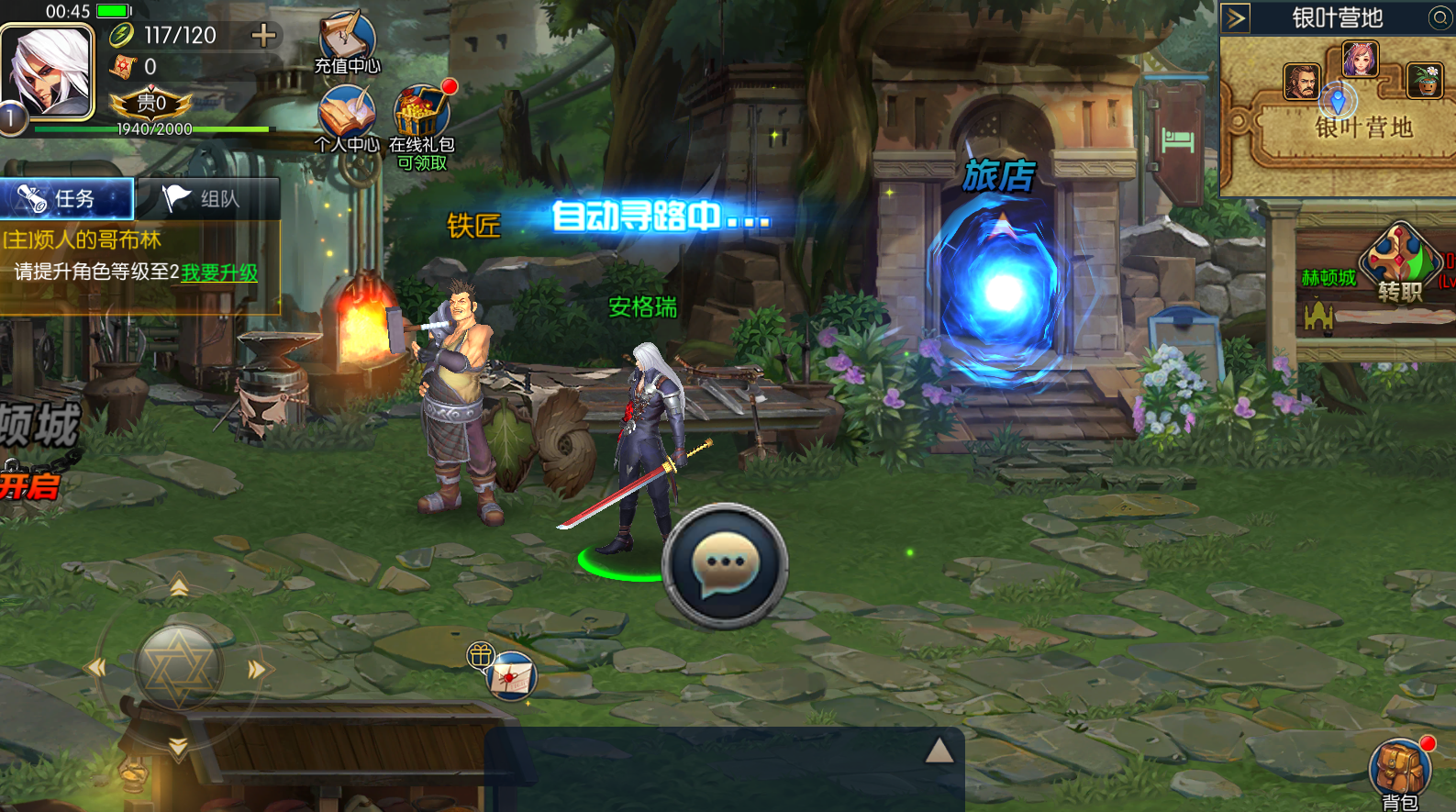Follow the 我要升级 level-up link

tap(219, 273)
